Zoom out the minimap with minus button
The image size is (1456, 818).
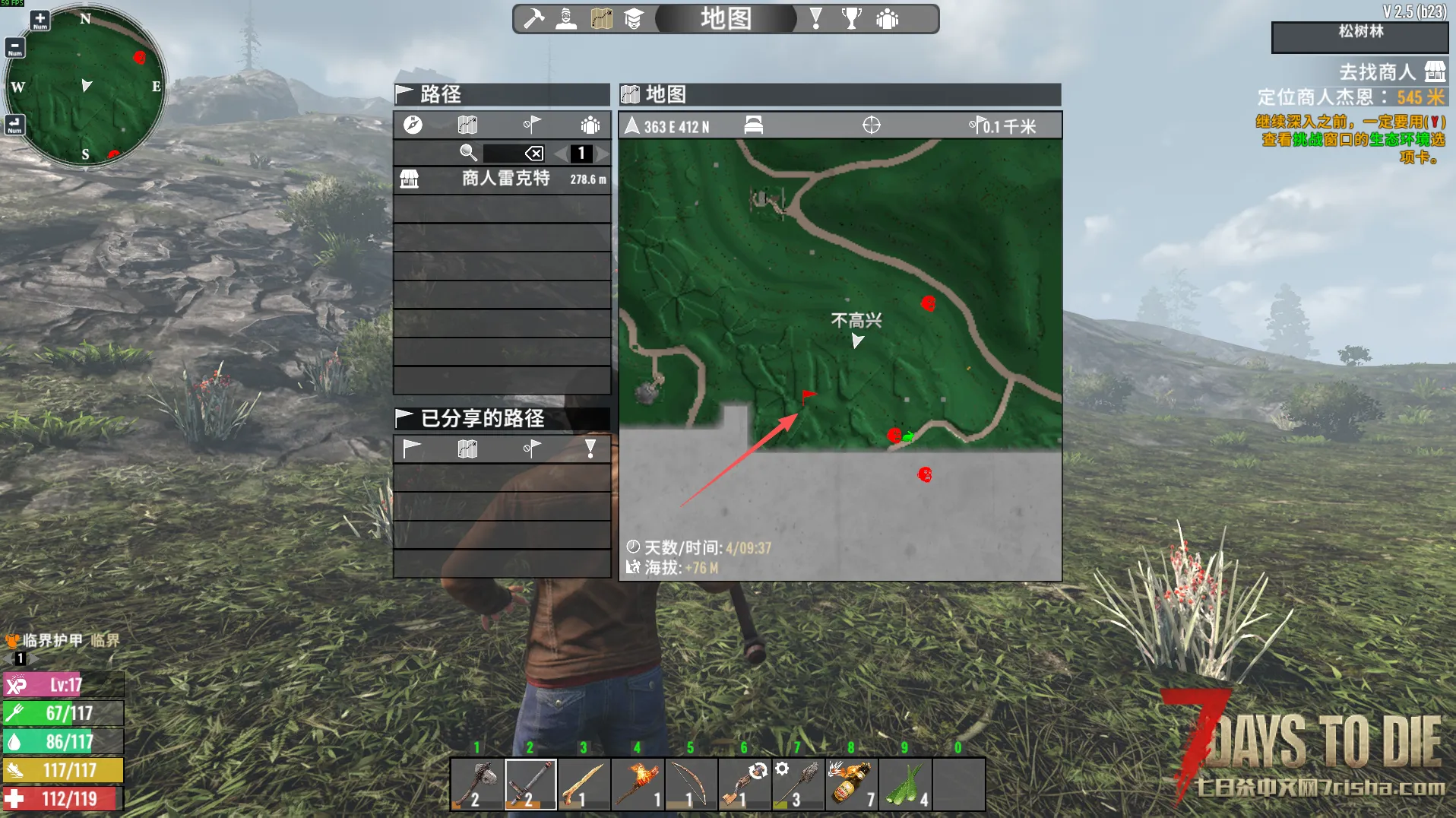14,48
